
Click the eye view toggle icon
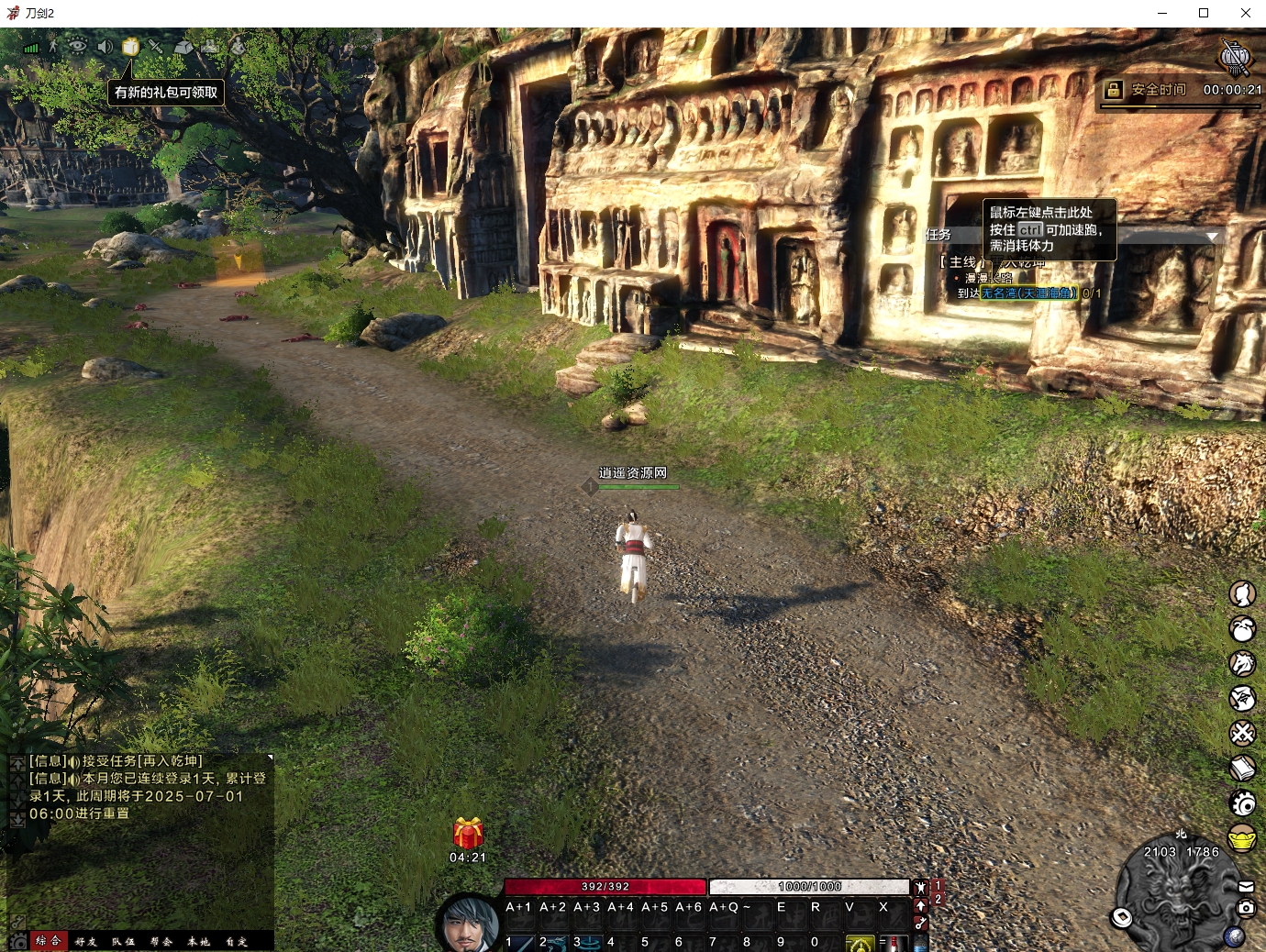(78, 46)
